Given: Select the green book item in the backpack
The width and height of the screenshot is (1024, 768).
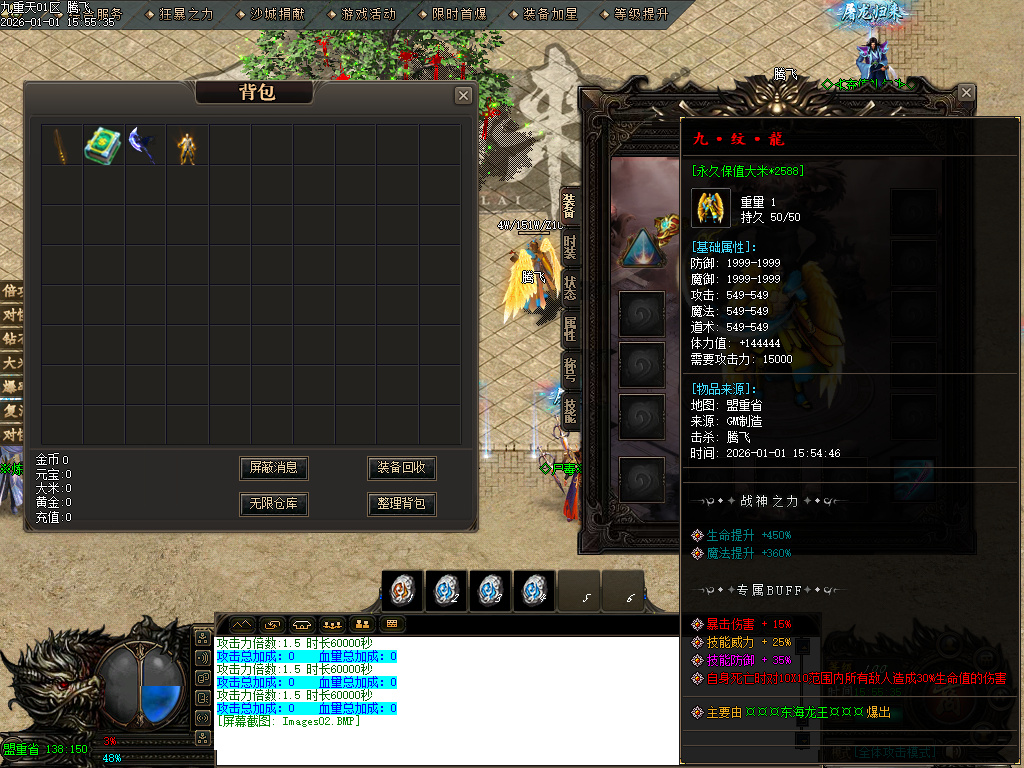Looking at the screenshot, I should [103, 145].
